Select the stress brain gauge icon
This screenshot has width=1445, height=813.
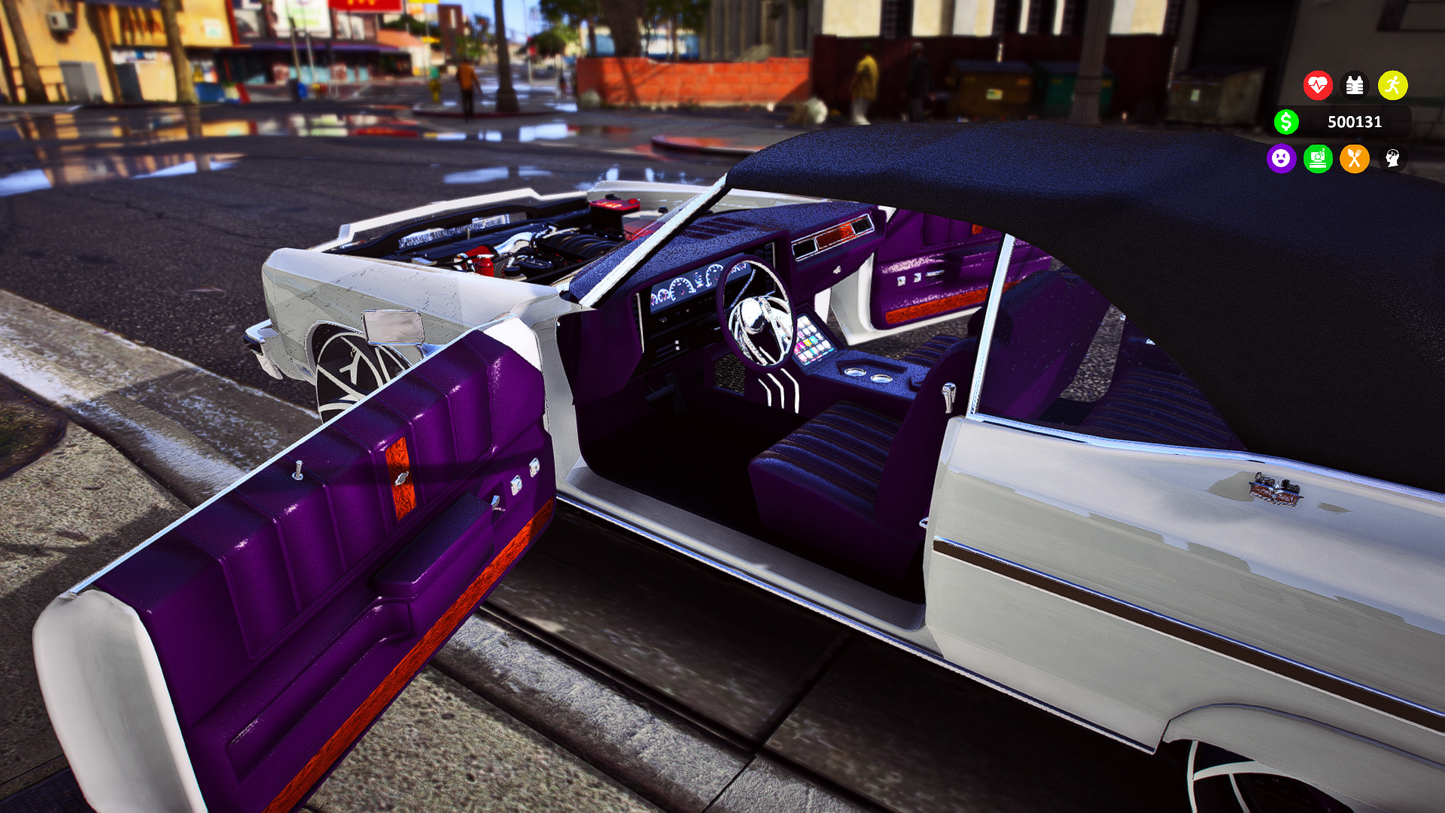pos(1390,159)
